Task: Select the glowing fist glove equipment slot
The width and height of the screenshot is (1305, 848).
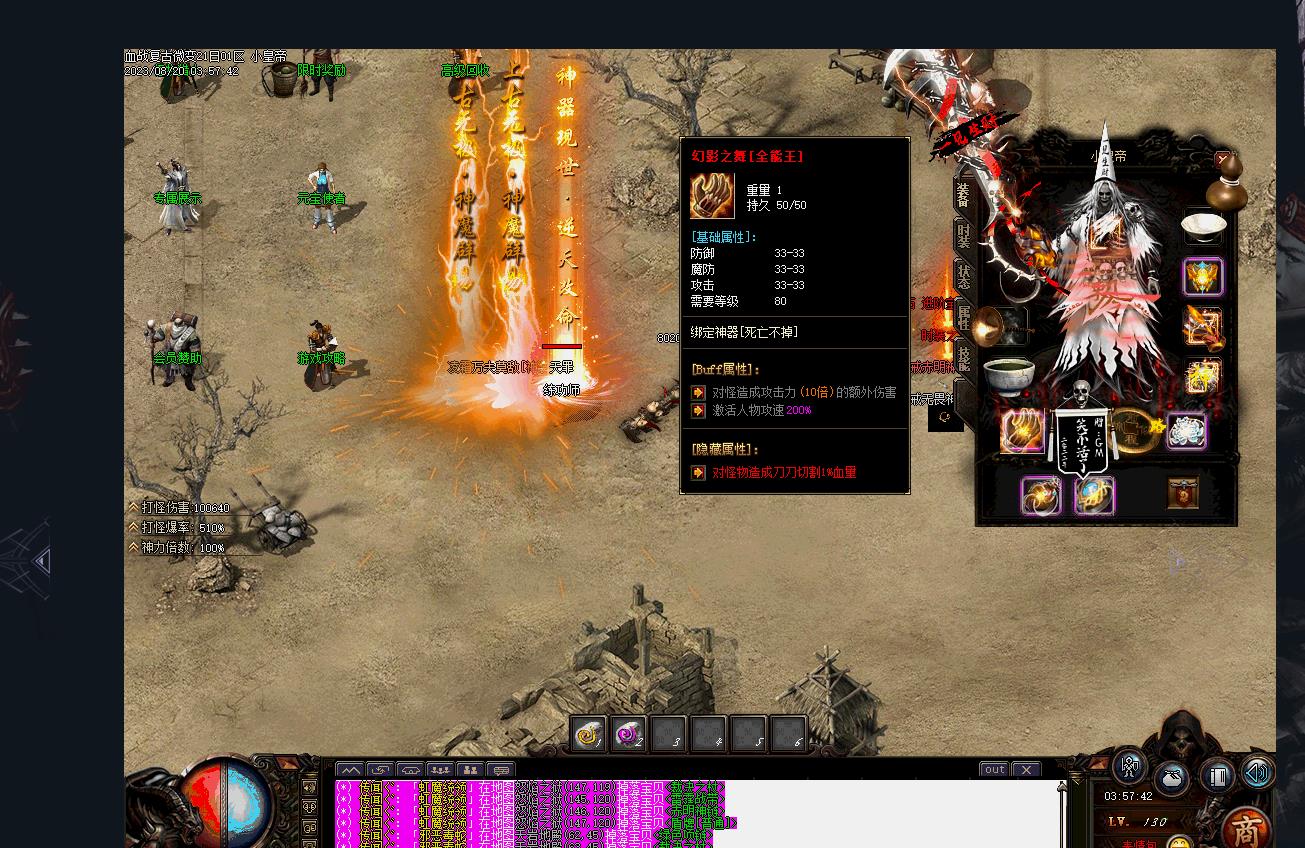Action: [1022, 432]
